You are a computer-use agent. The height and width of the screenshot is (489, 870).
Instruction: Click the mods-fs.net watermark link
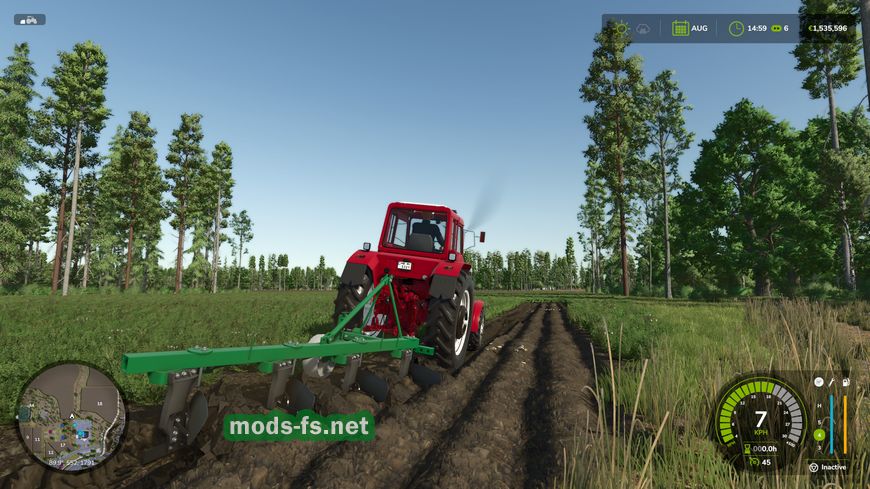pyautogui.click(x=298, y=427)
